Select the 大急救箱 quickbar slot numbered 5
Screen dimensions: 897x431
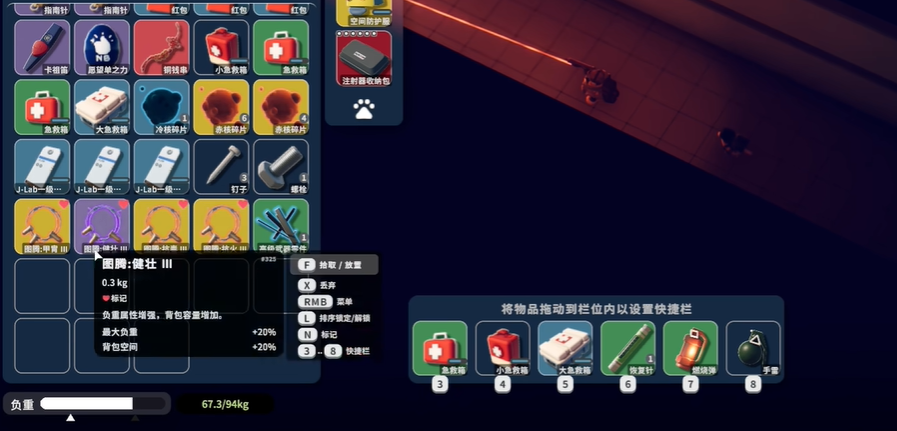[565, 348]
